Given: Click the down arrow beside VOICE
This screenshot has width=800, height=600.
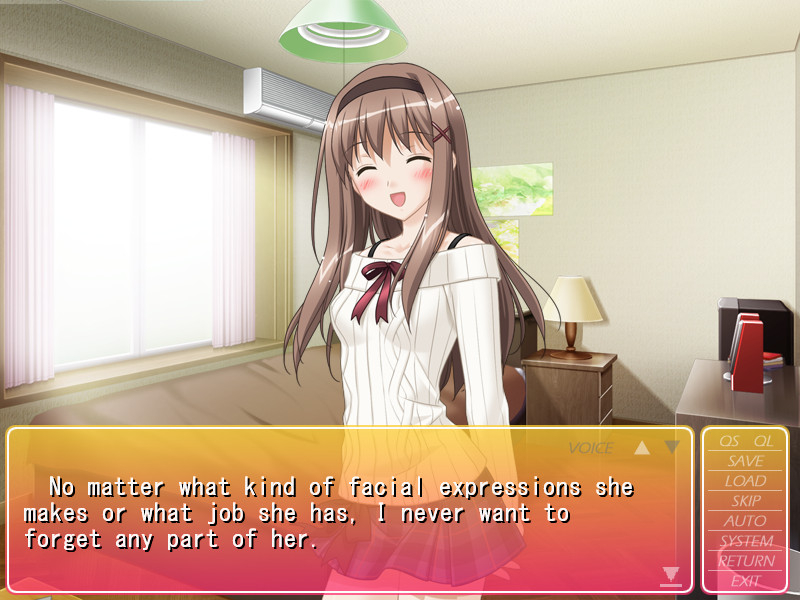Looking at the screenshot, I should tap(672, 447).
